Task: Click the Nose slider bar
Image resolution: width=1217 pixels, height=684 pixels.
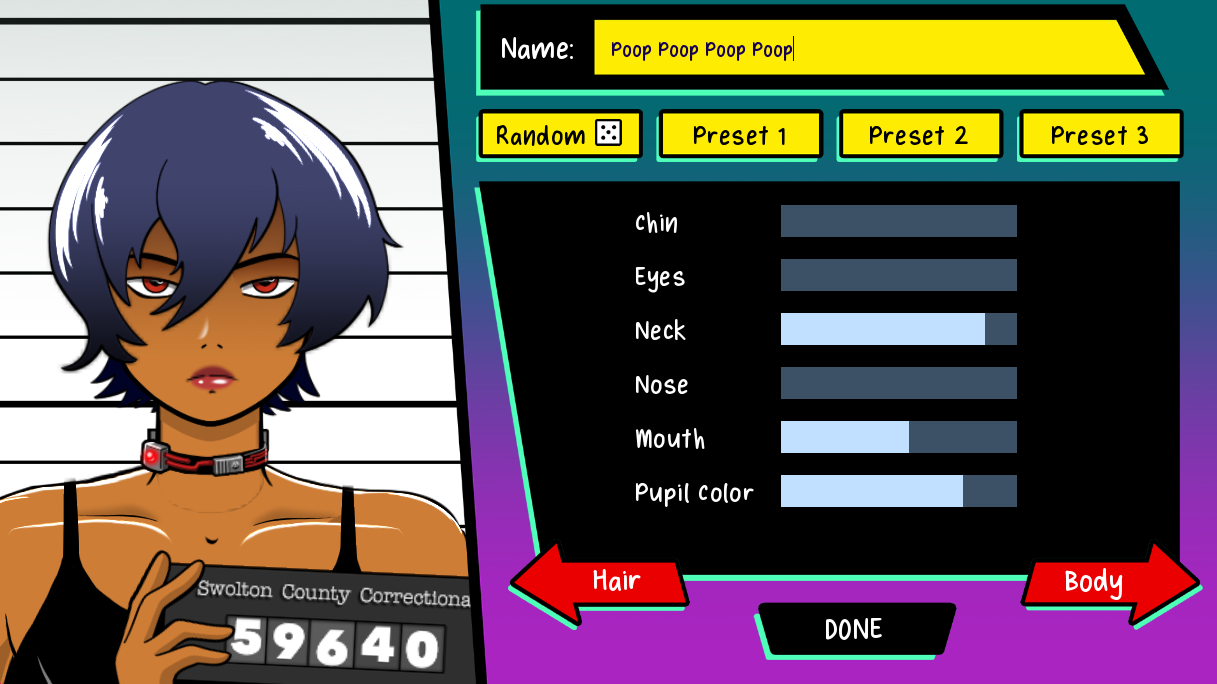Action: [x=898, y=383]
